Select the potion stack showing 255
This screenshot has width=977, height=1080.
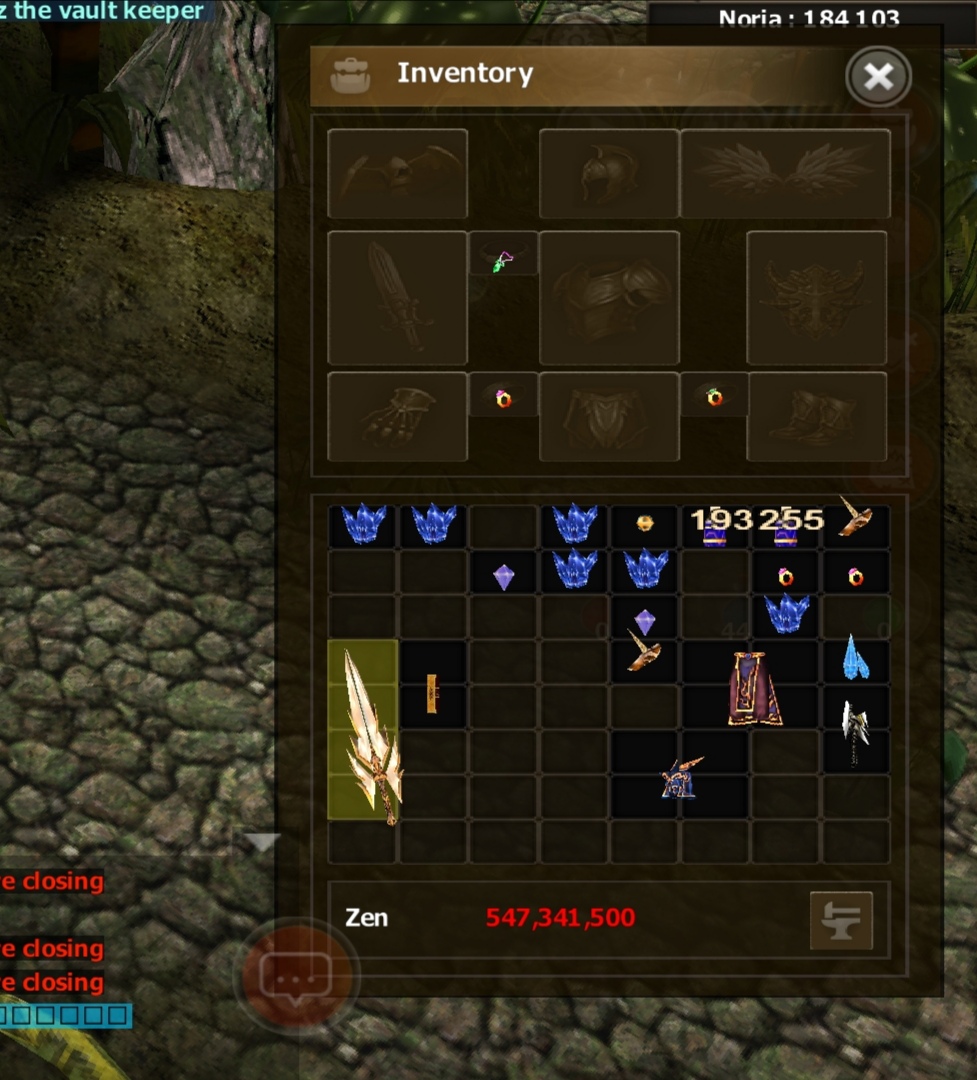pyautogui.click(x=786, y=529)
